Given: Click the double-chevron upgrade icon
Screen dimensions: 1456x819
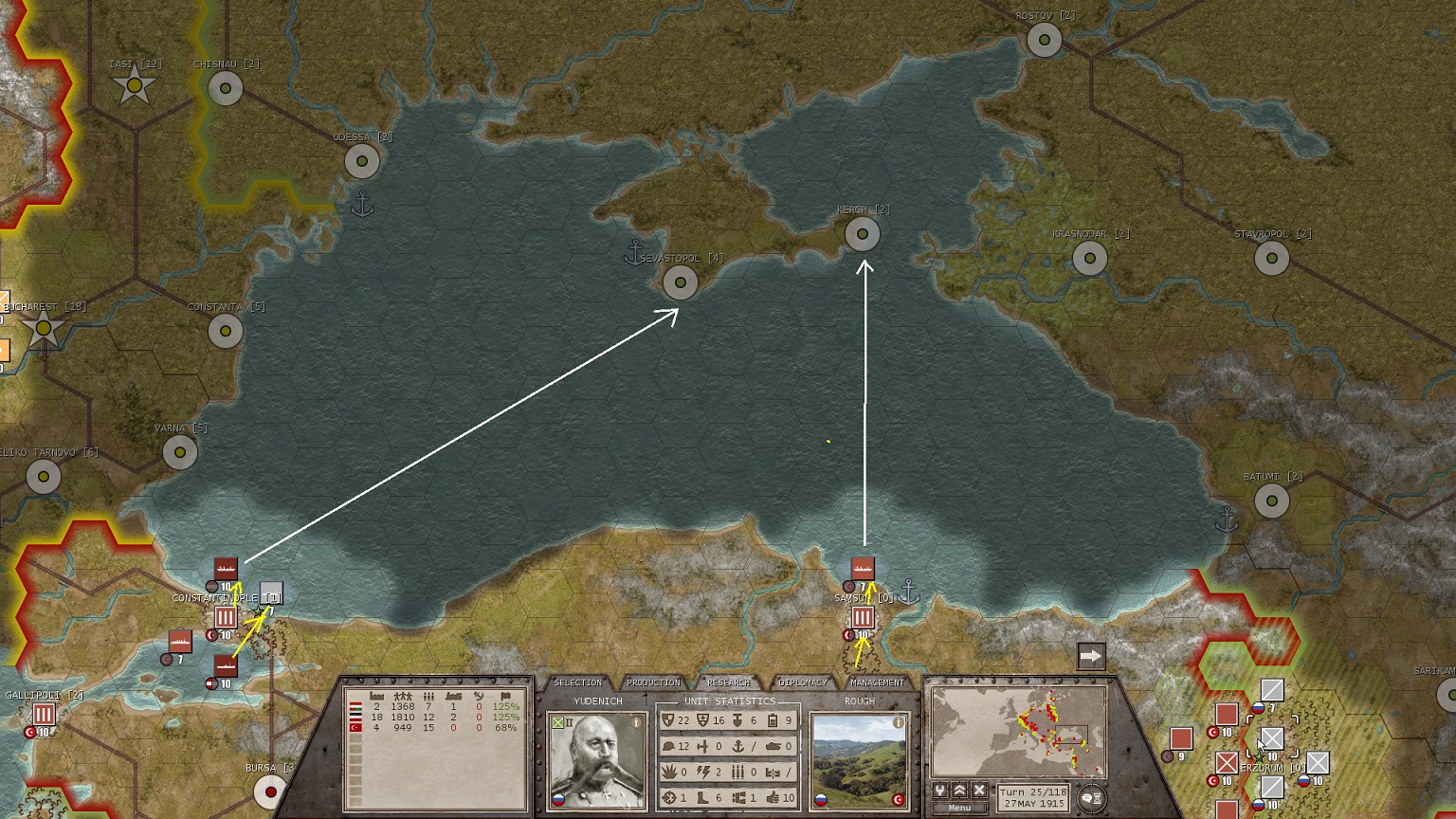Looking at the screenshot, I should 959,791.
